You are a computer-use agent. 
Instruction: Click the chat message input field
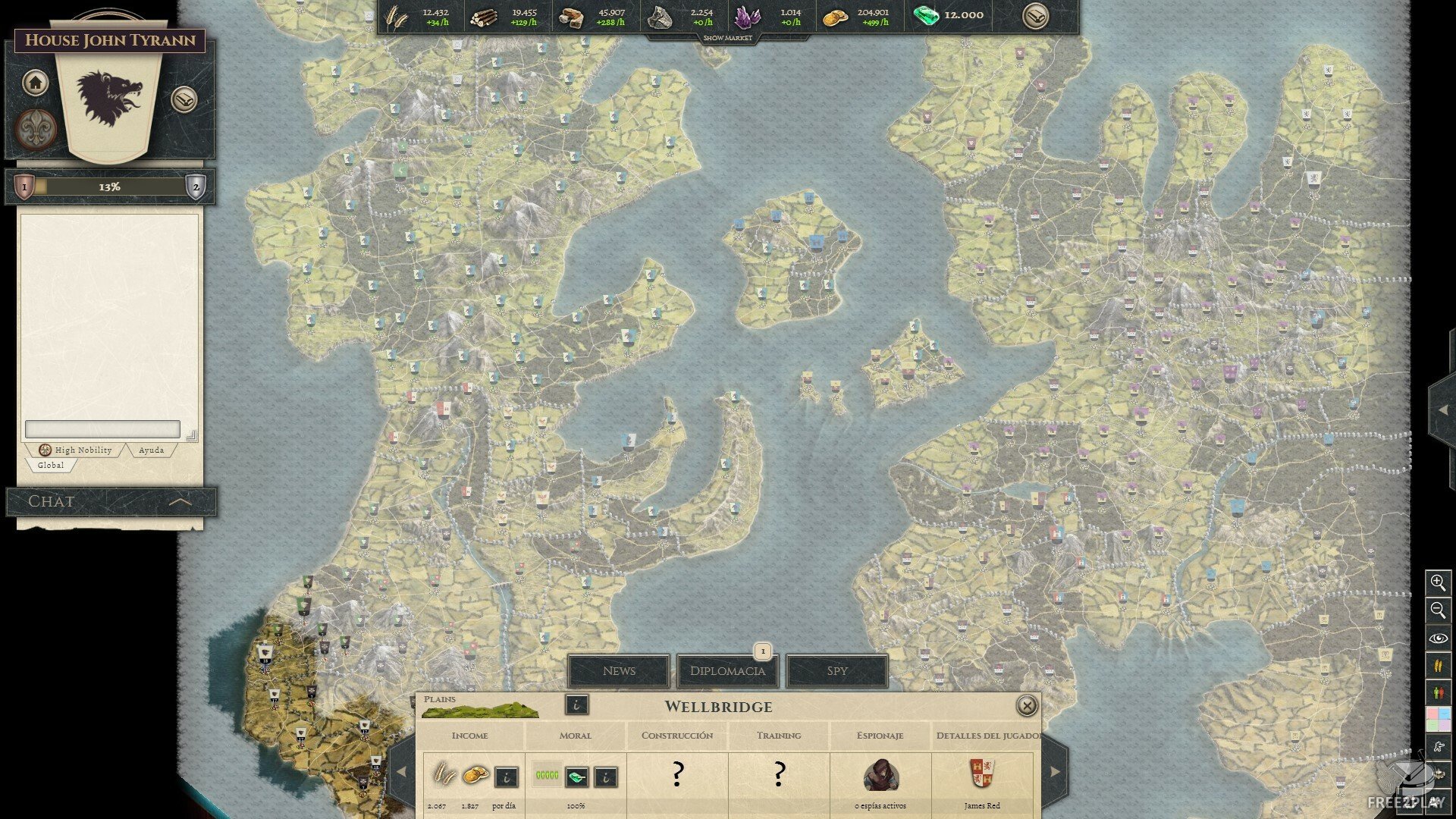102,429
